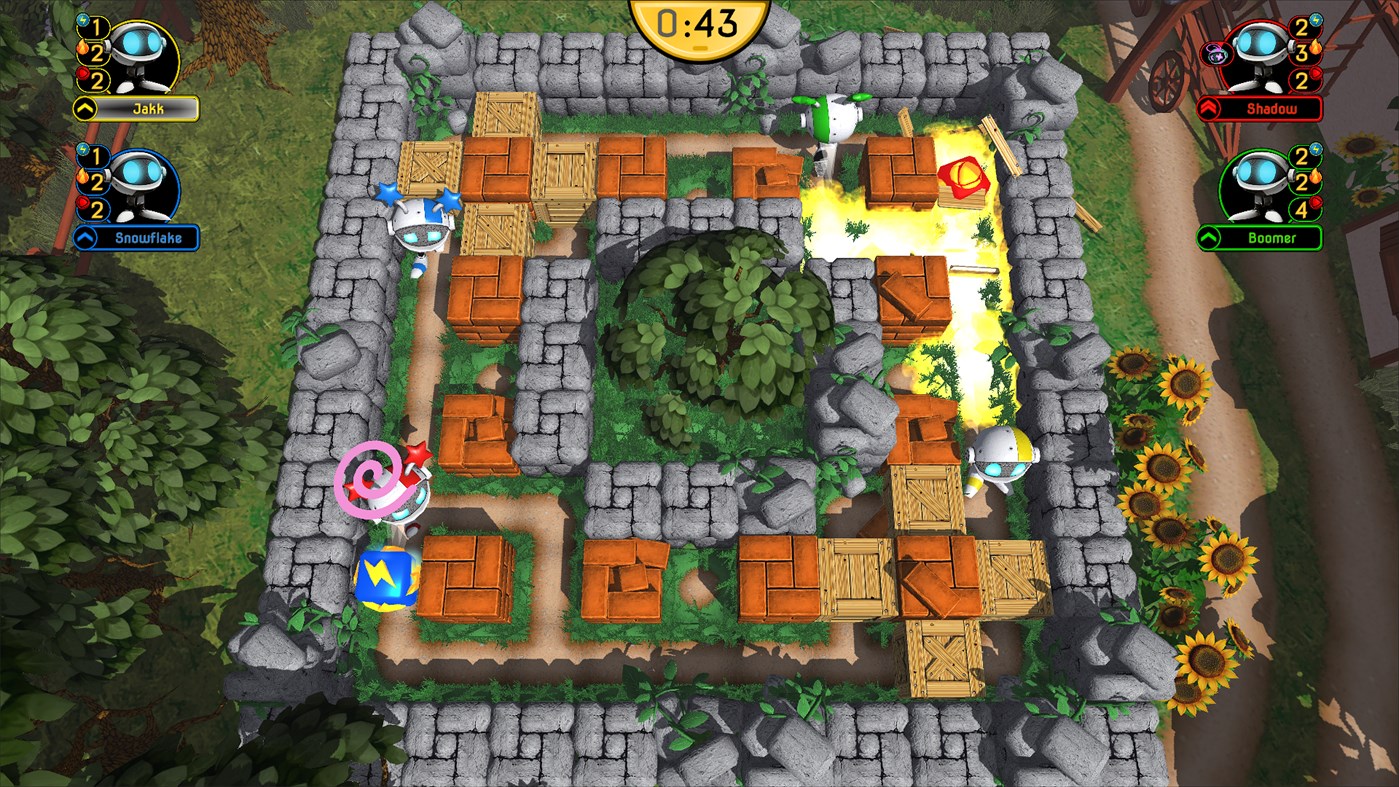Click Jakk's lightning bolt stat icon
This screenshot has width=1399, height=787.
pos(83,20)
